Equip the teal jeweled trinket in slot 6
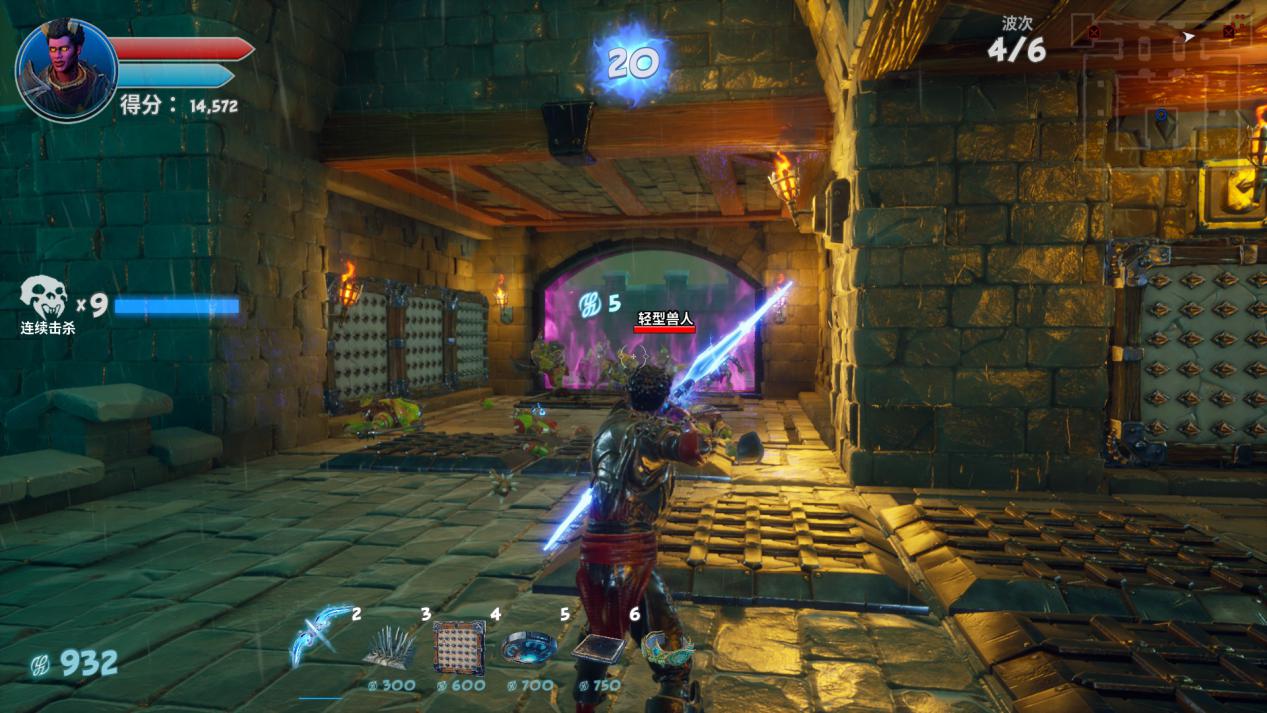Screen dimensions: 1267x713 tap(667, 648)
